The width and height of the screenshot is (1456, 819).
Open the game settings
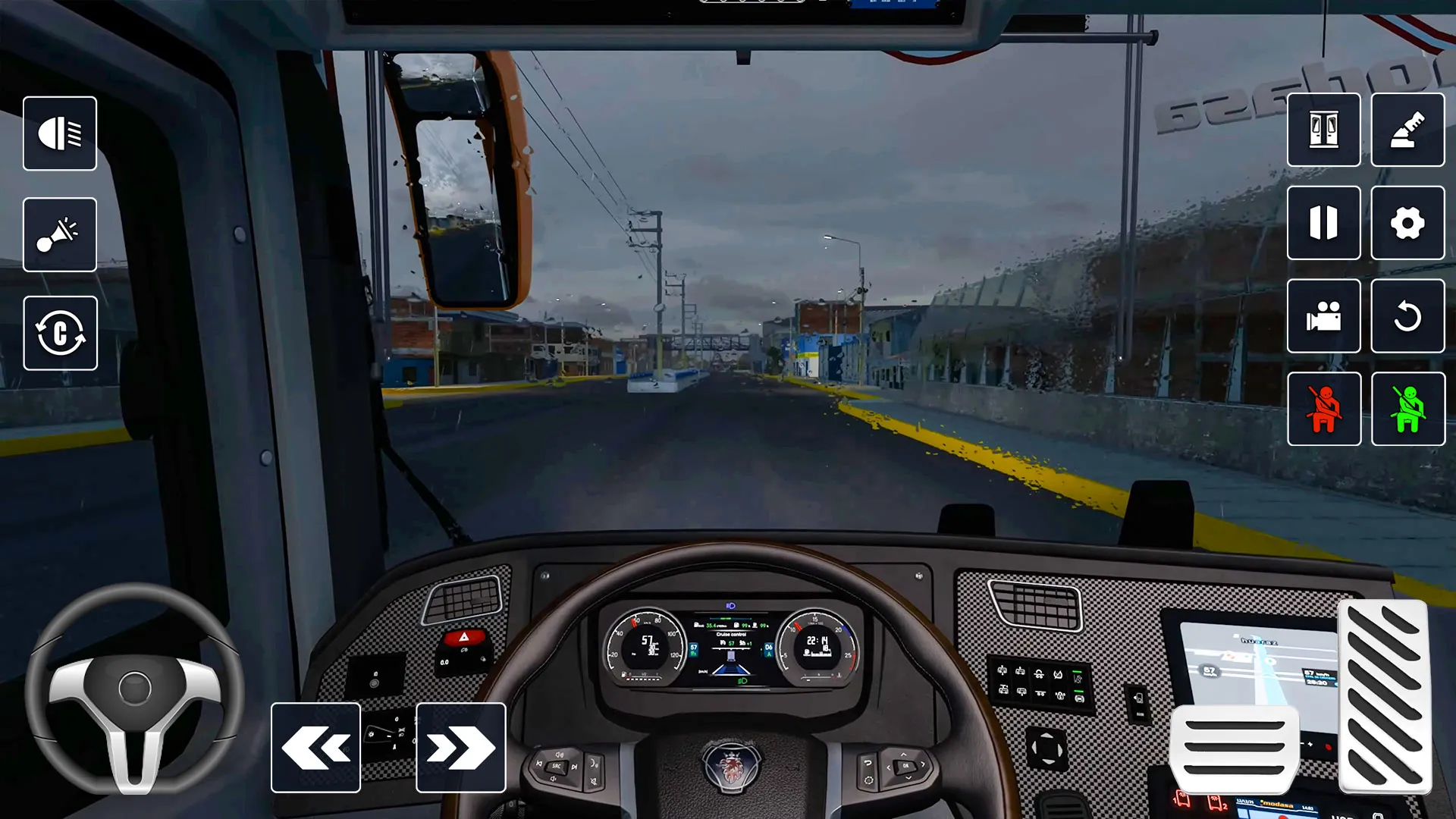pyautogui.click(x=1407, y=223)
